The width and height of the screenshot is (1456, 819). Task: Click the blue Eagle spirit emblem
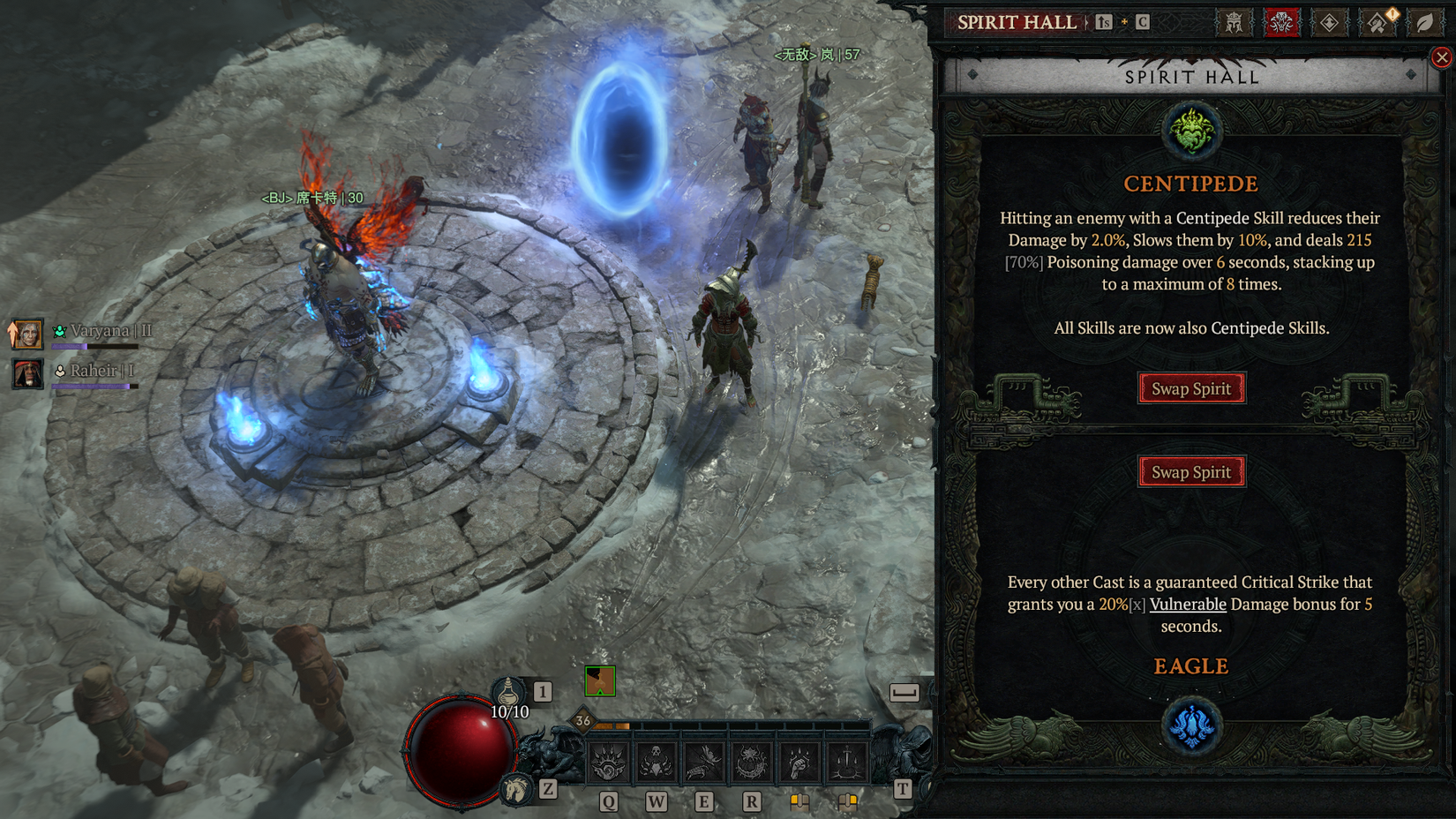(1192, 725)
